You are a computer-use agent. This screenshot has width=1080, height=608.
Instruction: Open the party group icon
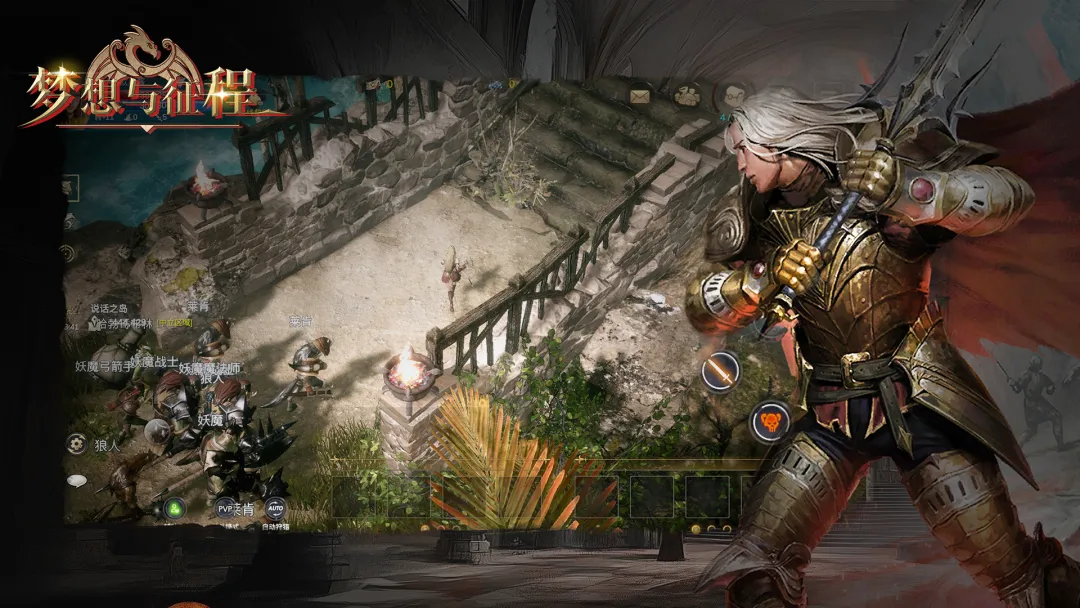coord(687,95)
